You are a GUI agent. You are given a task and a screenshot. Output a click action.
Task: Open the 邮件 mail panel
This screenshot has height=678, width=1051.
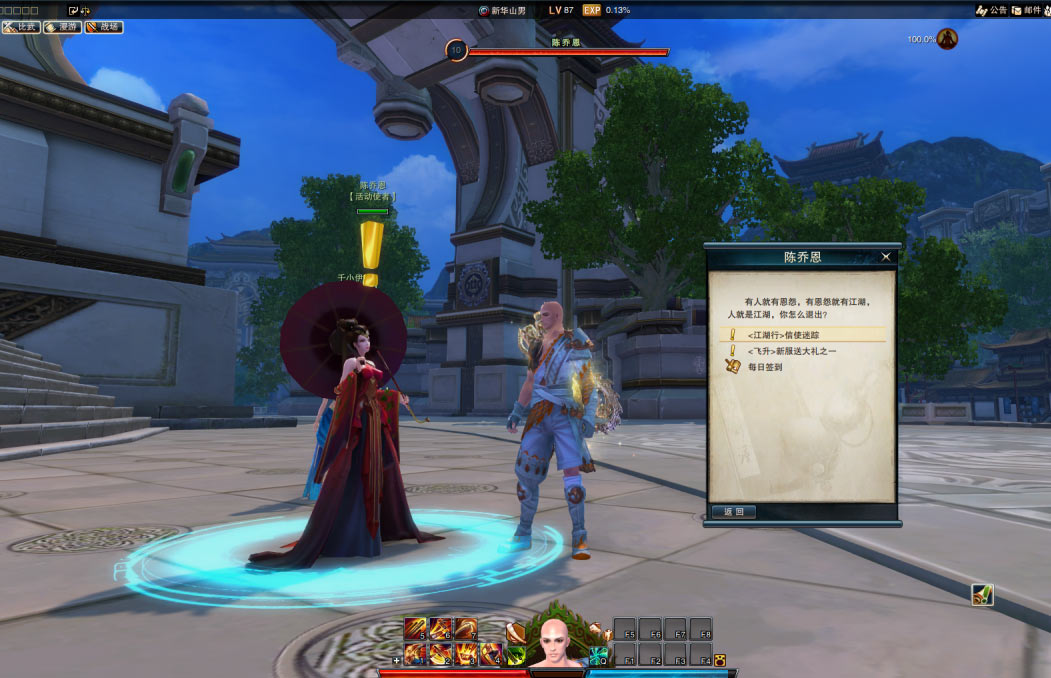click(1027, 10)
